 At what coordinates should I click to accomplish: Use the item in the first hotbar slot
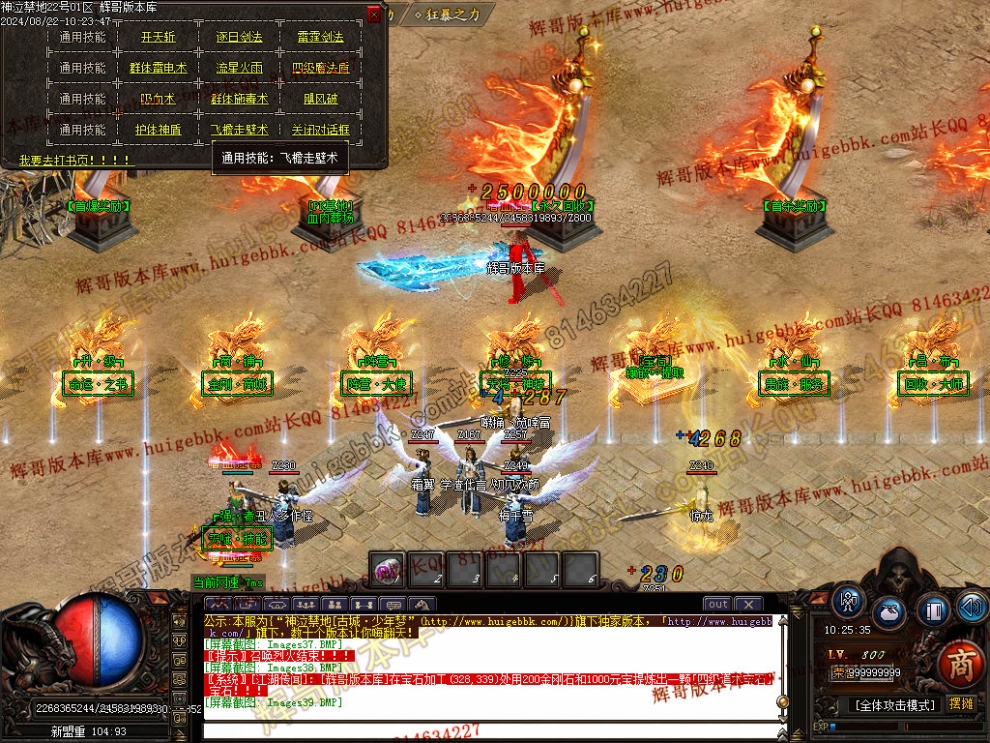[387, 570]
